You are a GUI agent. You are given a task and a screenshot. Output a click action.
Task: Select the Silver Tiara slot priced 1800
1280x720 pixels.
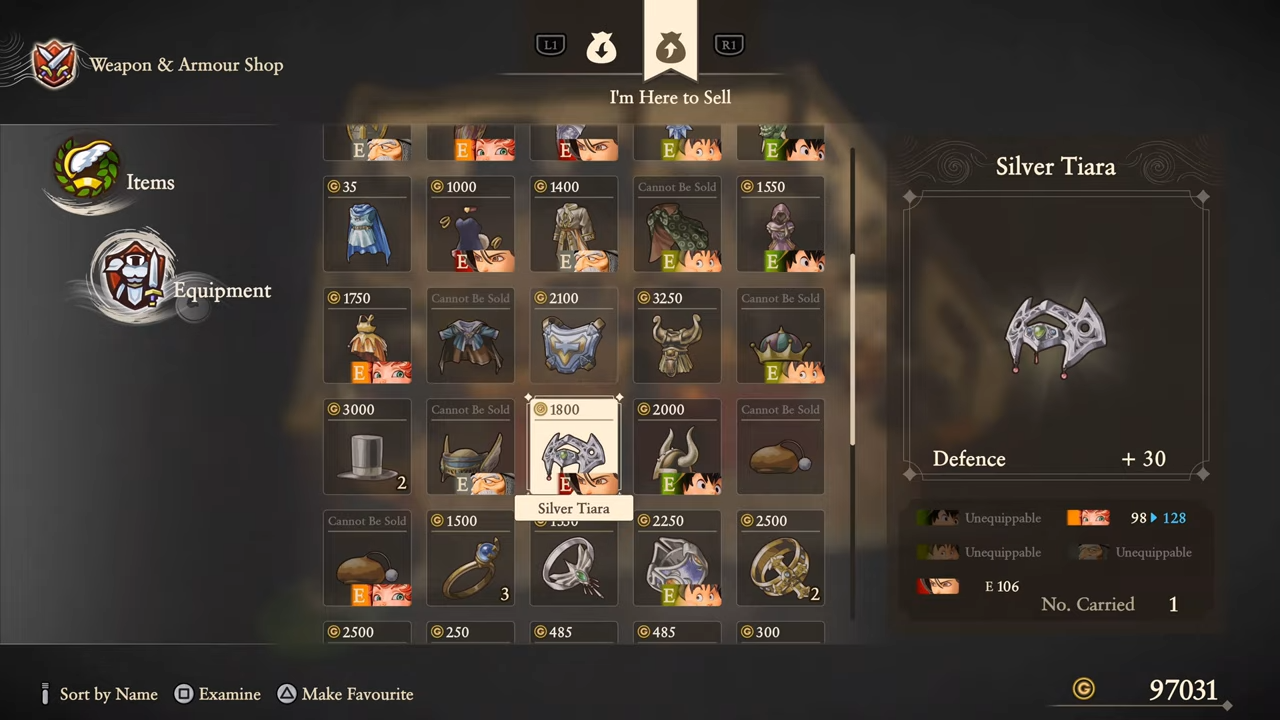[x=574, y=447]
